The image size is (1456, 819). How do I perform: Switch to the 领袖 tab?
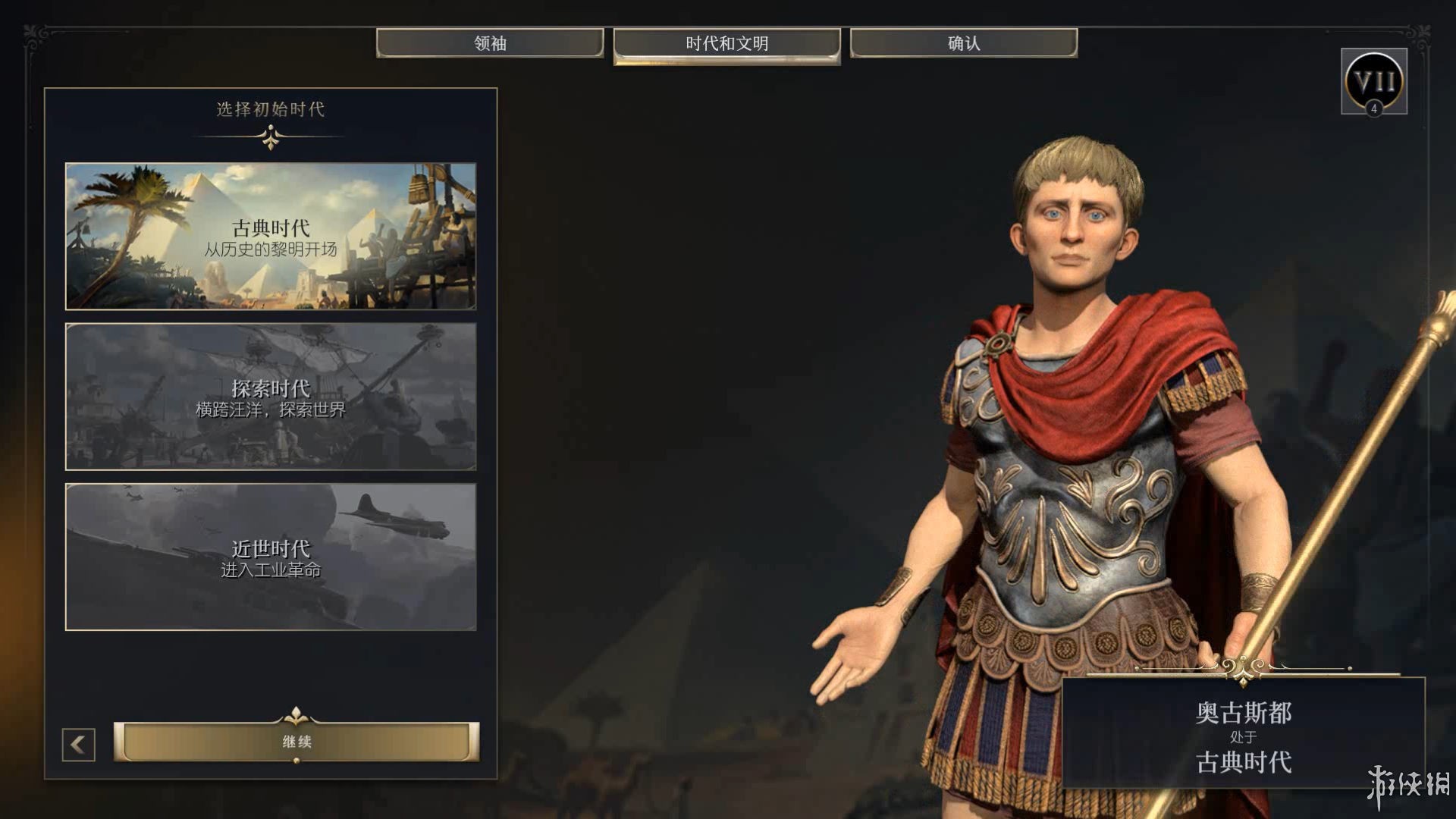point(490,43)
